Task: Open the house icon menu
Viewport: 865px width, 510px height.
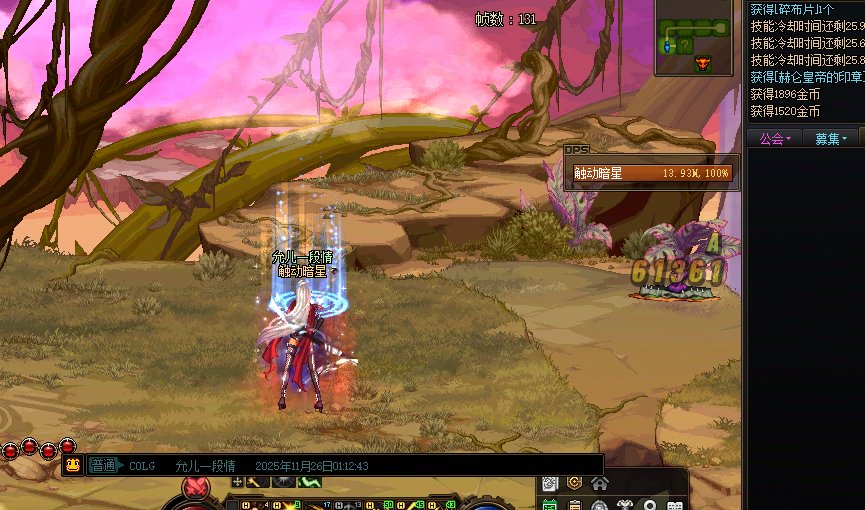Action: tap(600, 483)
